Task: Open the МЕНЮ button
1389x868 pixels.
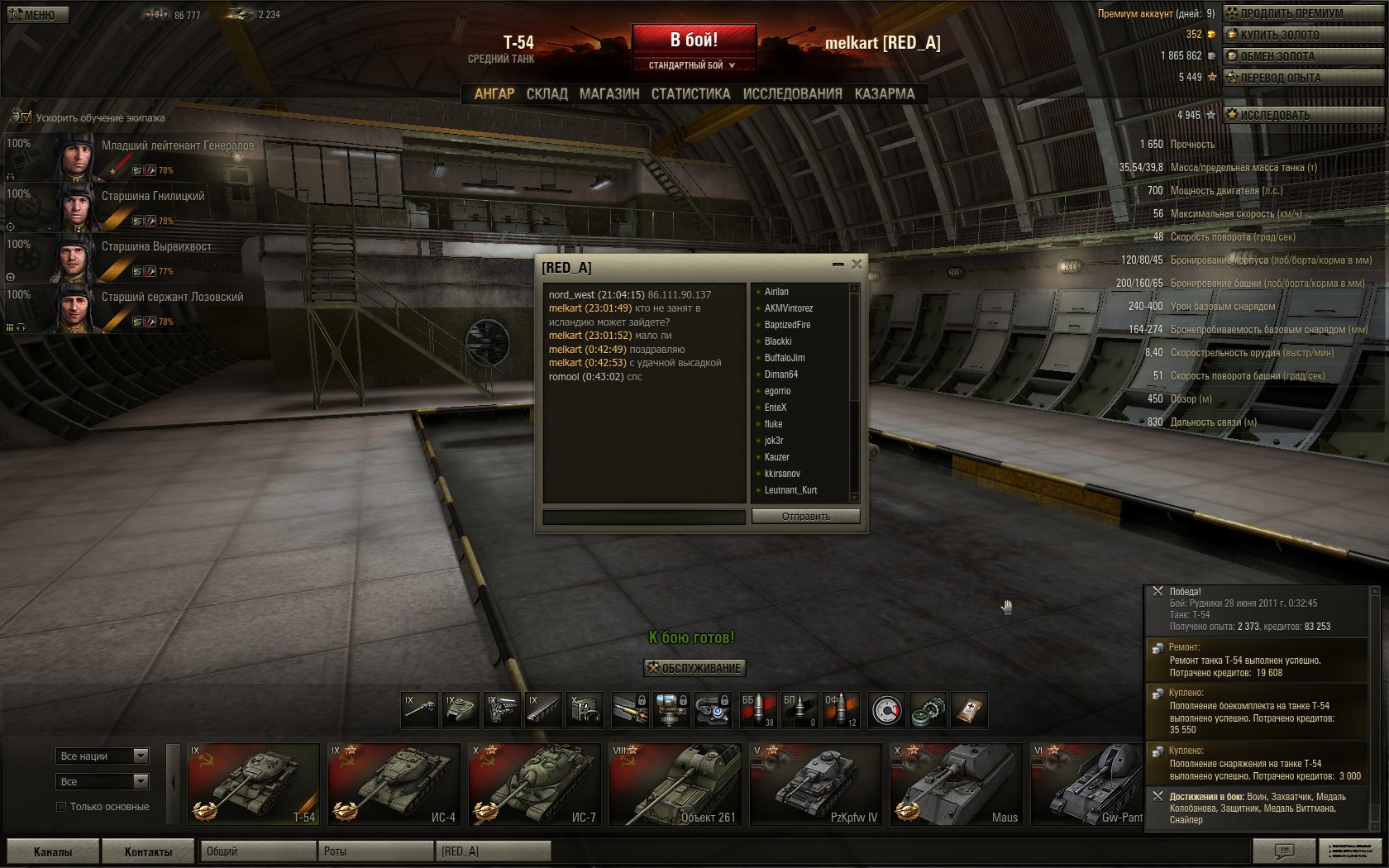Action: tap(37, 14)
